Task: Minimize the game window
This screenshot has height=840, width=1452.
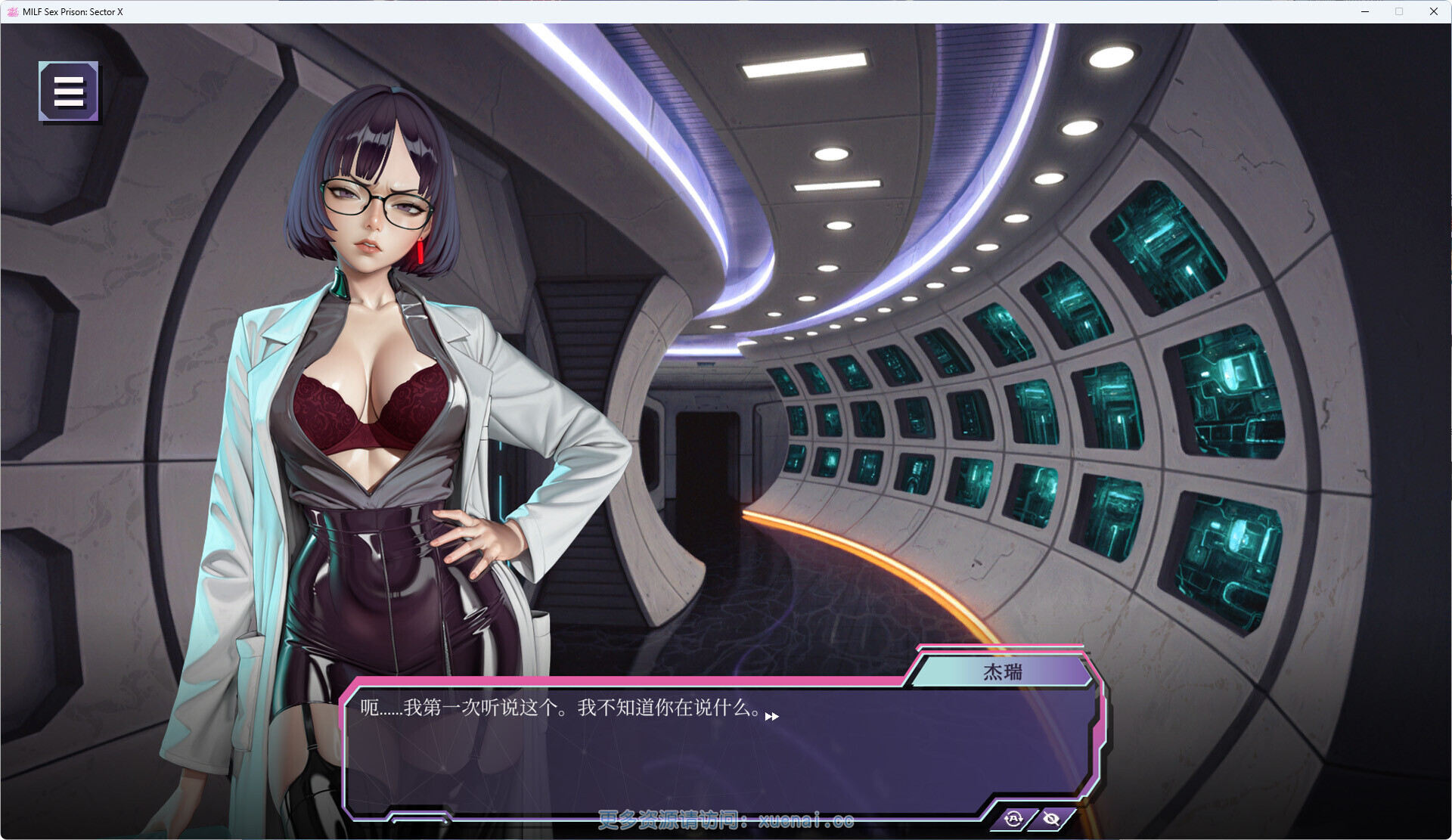Action: coord(1365,11)
